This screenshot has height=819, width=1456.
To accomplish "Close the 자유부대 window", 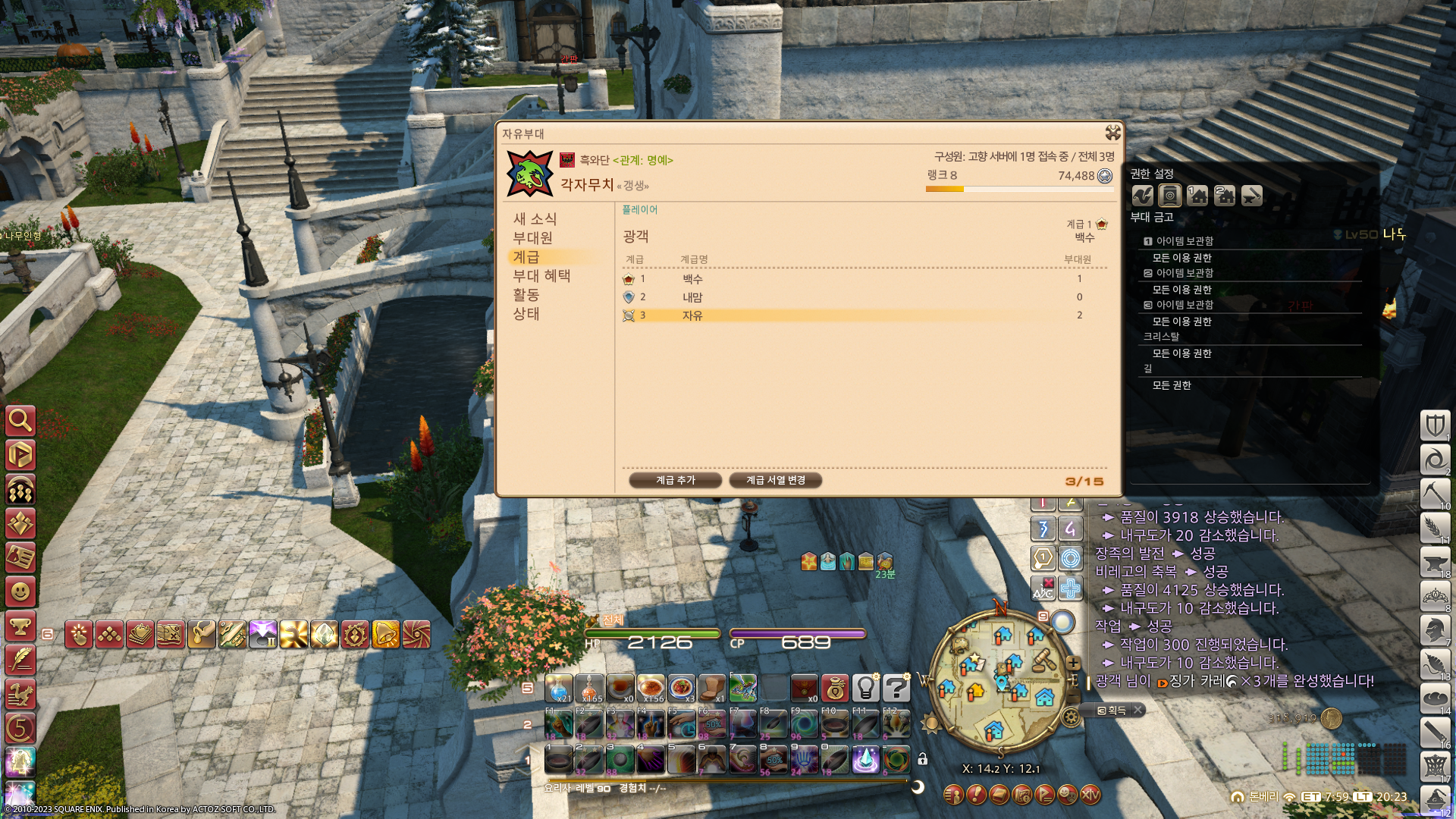I will (1112, 133).
